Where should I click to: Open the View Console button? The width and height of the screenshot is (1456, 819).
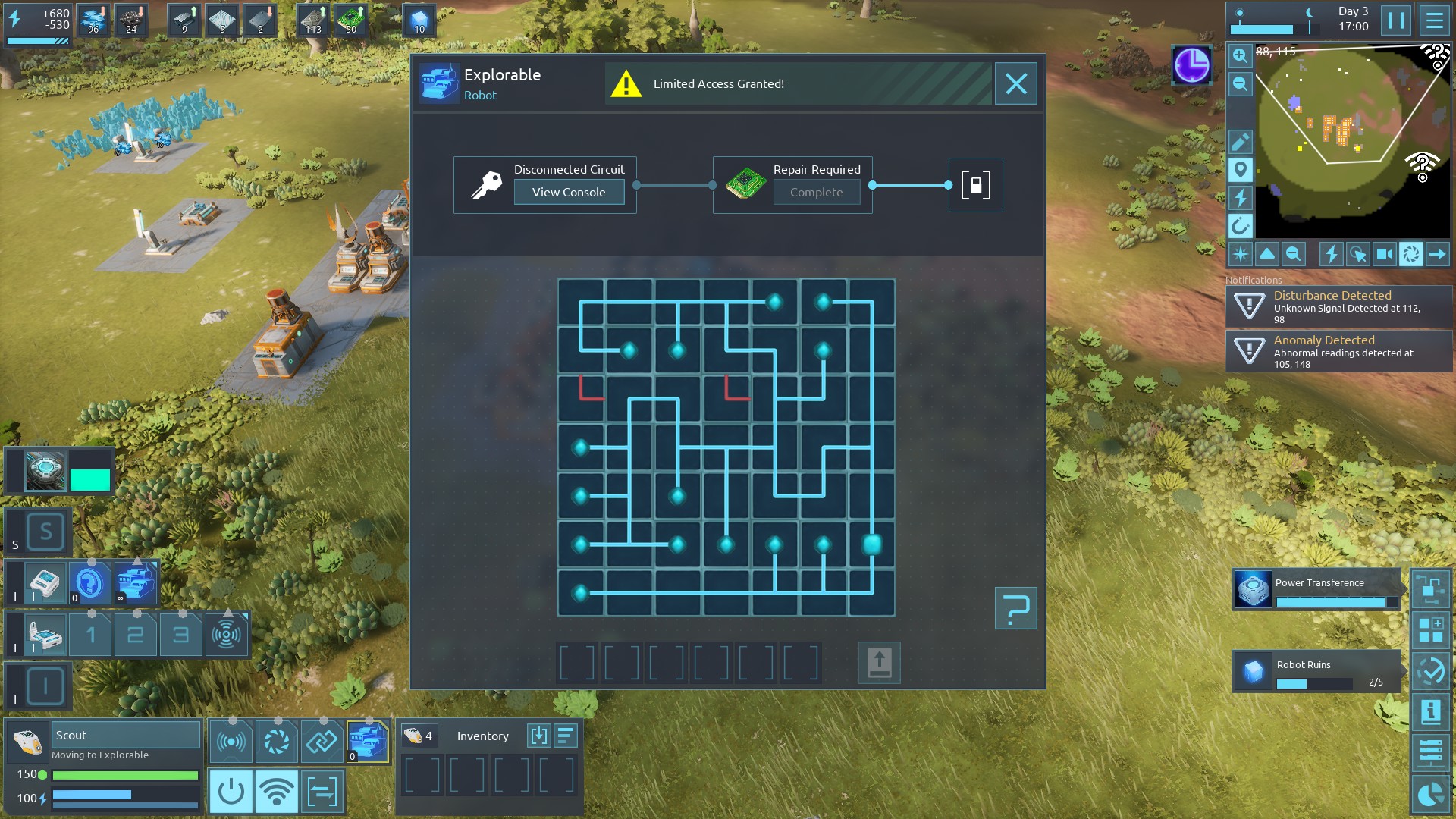[569, 192]
